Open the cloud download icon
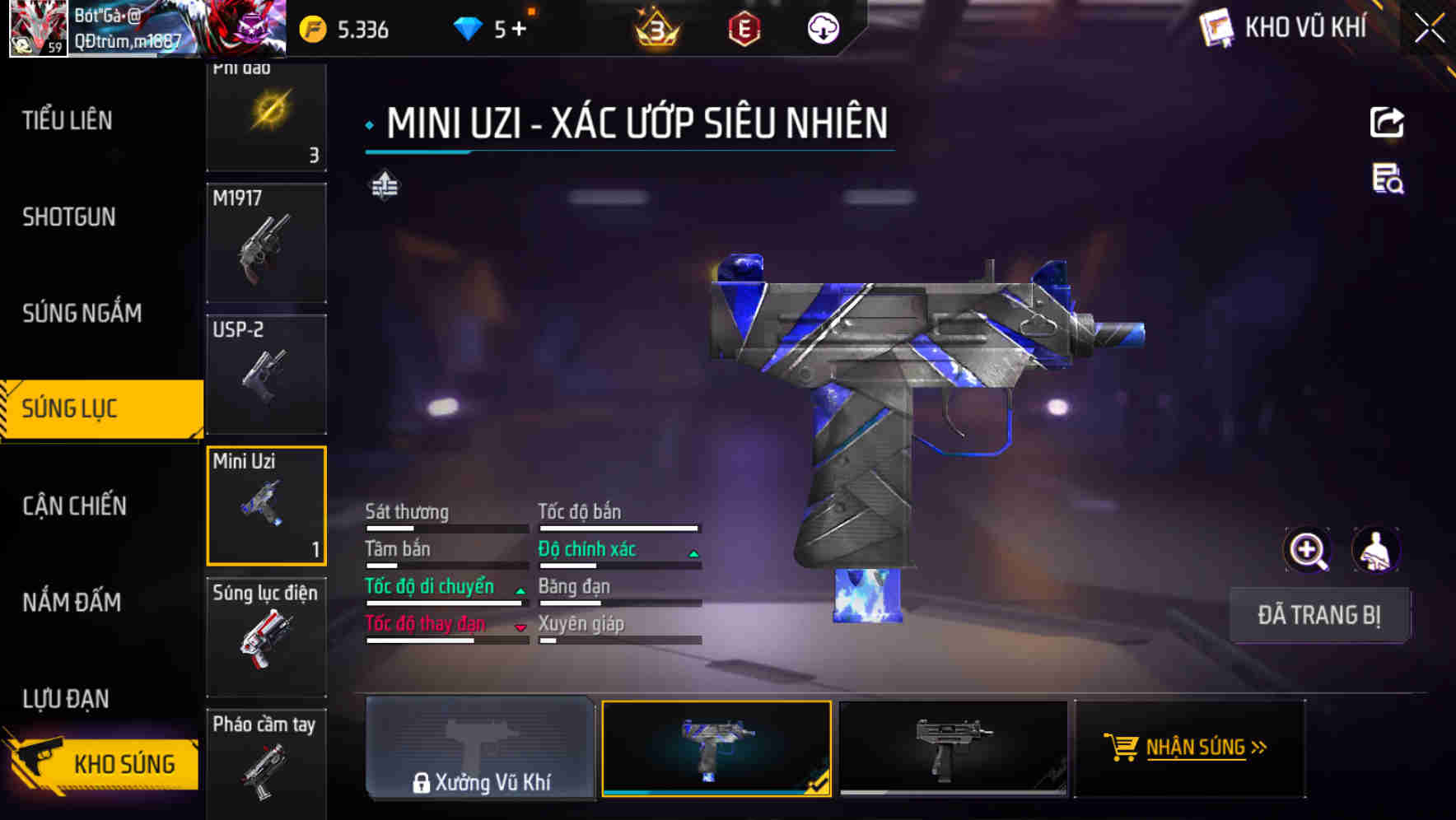Image resolution: width=1456 pixels, height=820 pixels. click(822, 30)
